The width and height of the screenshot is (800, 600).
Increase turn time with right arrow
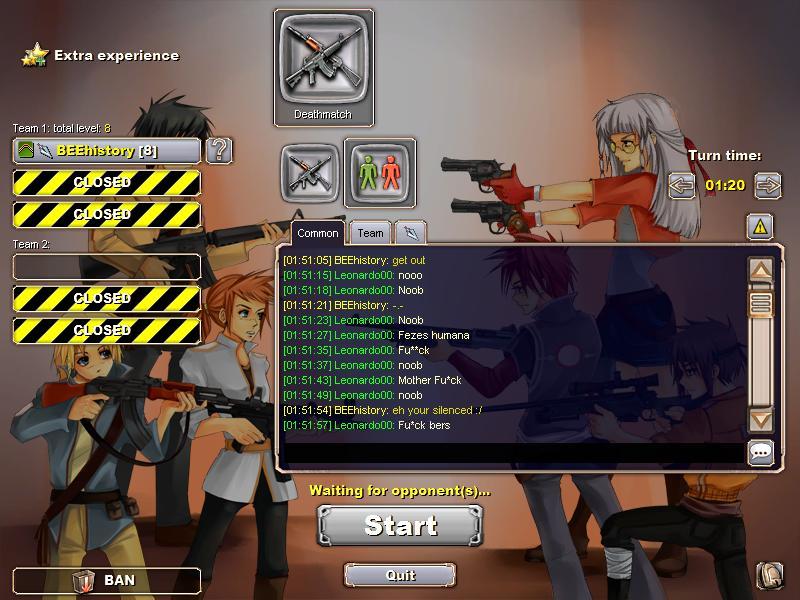pos(768,185)
